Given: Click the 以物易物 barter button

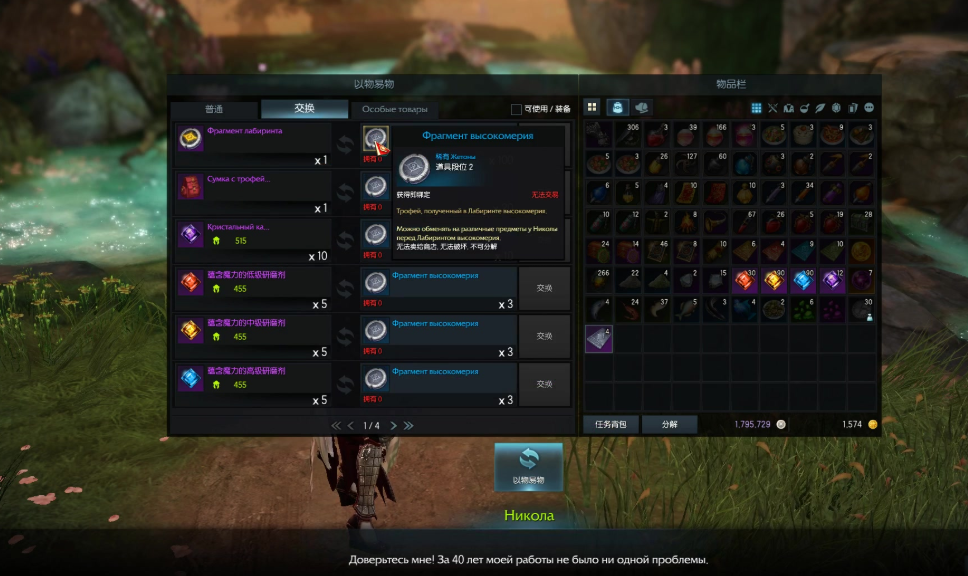Looking at the screenshot, I should point(528,466).
